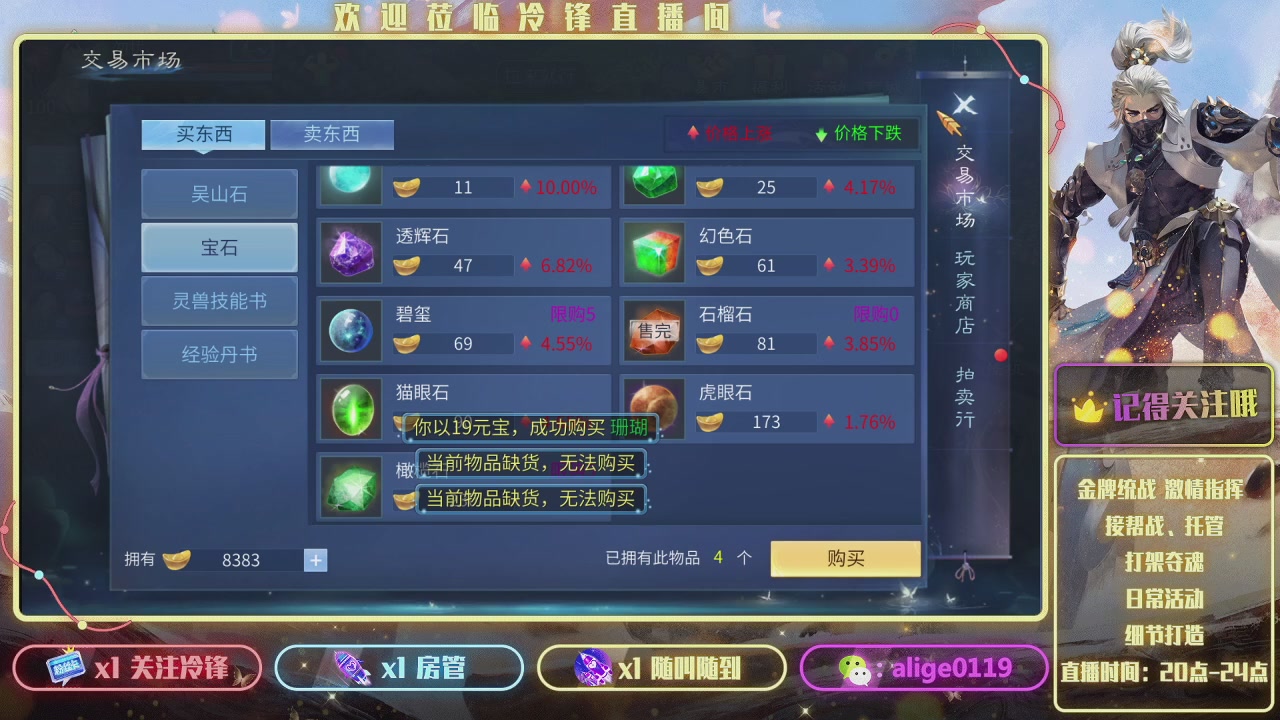Click the 售完 stamp on 石榴石

(653, 331)
